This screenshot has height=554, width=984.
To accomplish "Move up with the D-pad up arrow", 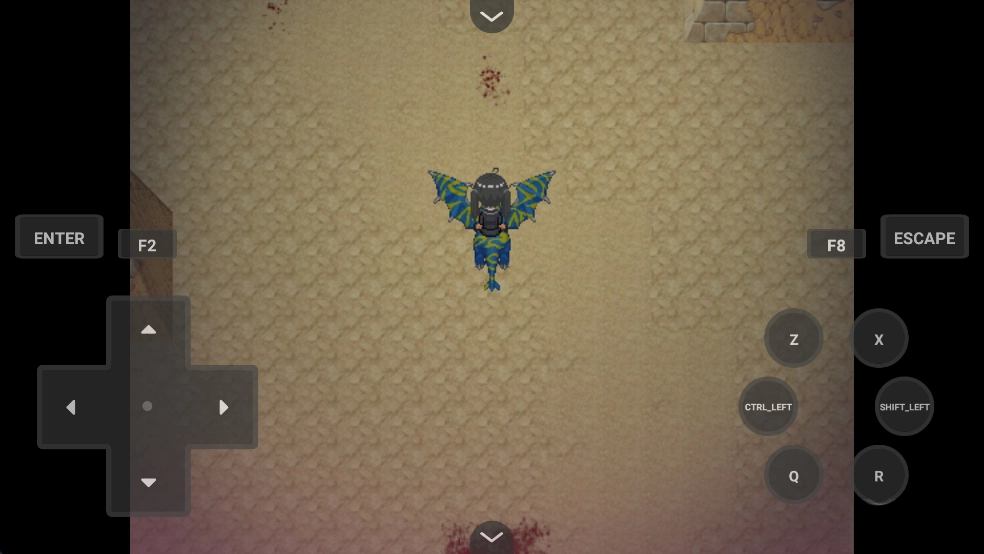I will (148, 330).
